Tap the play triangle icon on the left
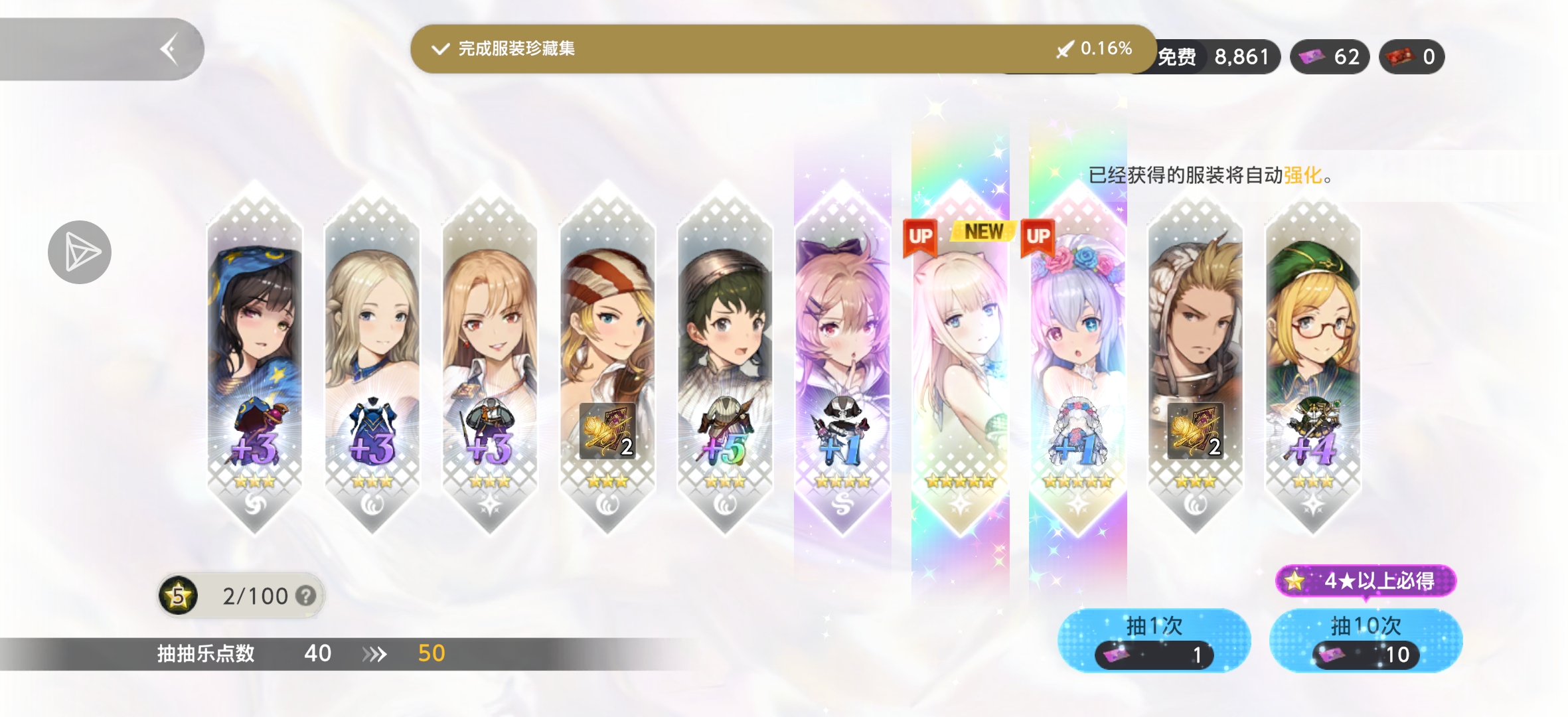Image resolution: width=1568 pixels, height=717 pixels. (81, 253)
